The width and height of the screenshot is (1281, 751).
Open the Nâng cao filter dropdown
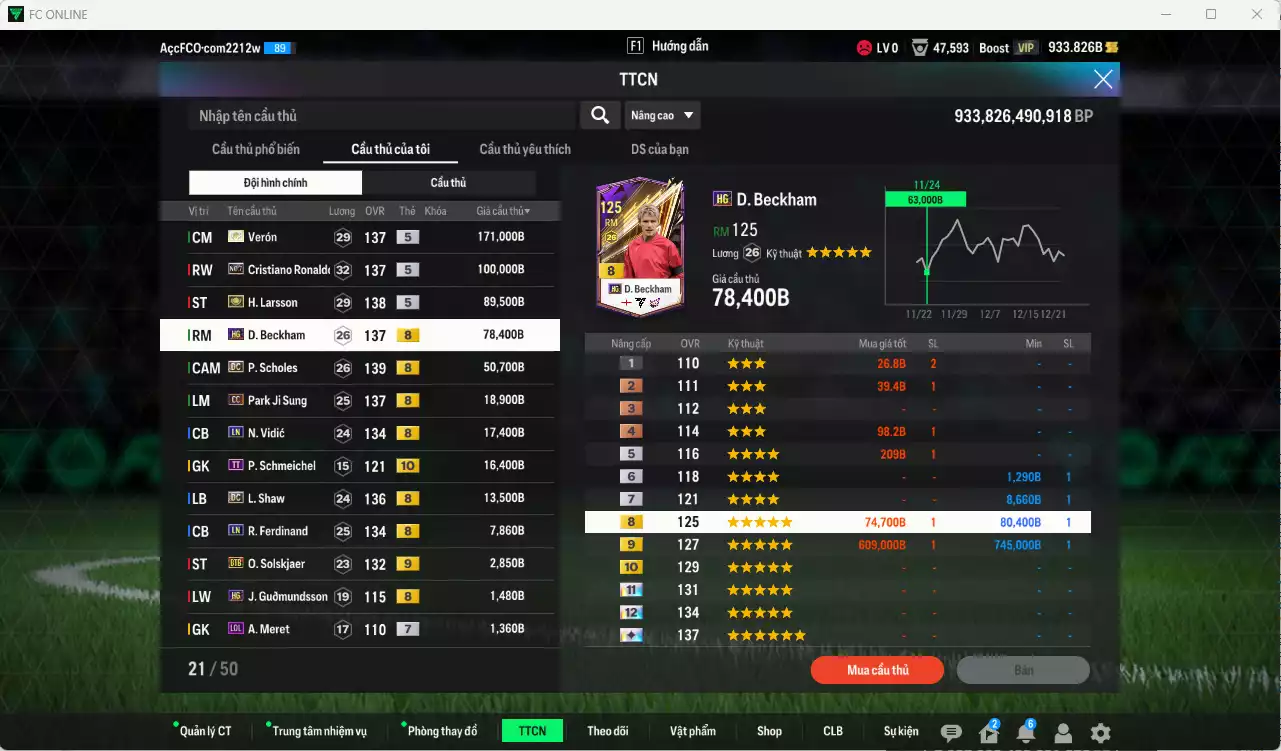pyautogui.click(x=662, y=114)
